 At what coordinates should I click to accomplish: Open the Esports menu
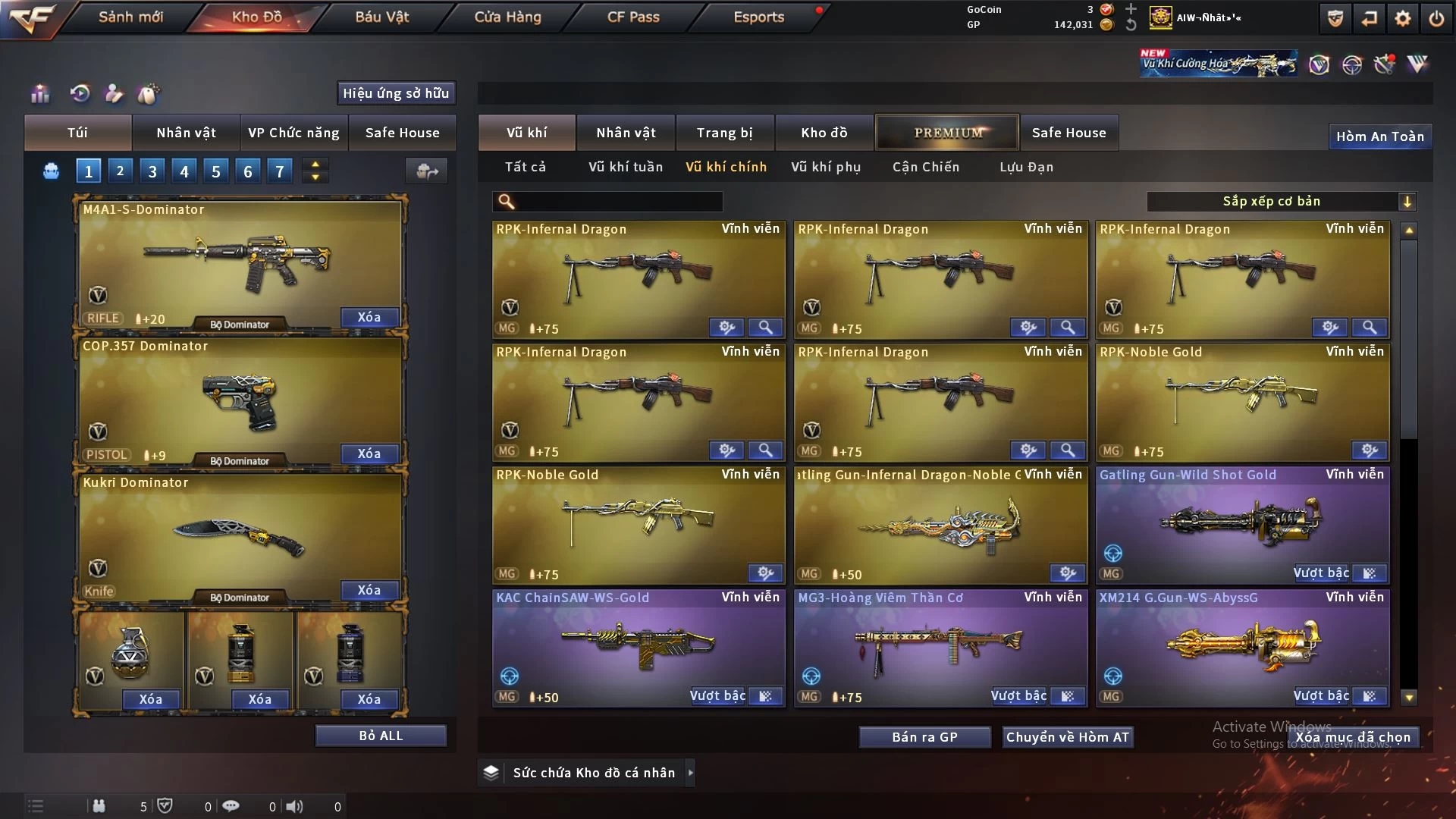[x=758, y=17]
